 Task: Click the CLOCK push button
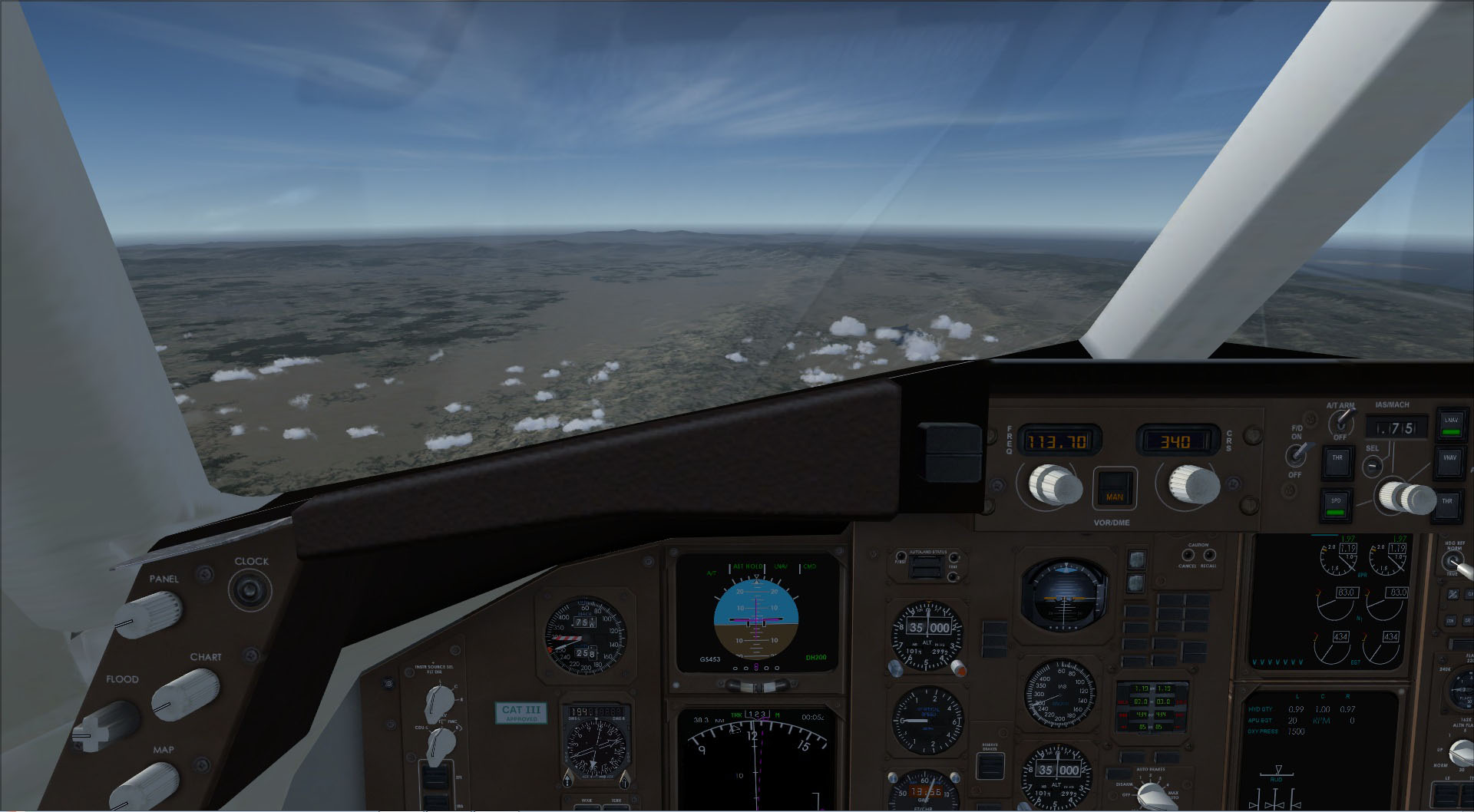point(250,590)
